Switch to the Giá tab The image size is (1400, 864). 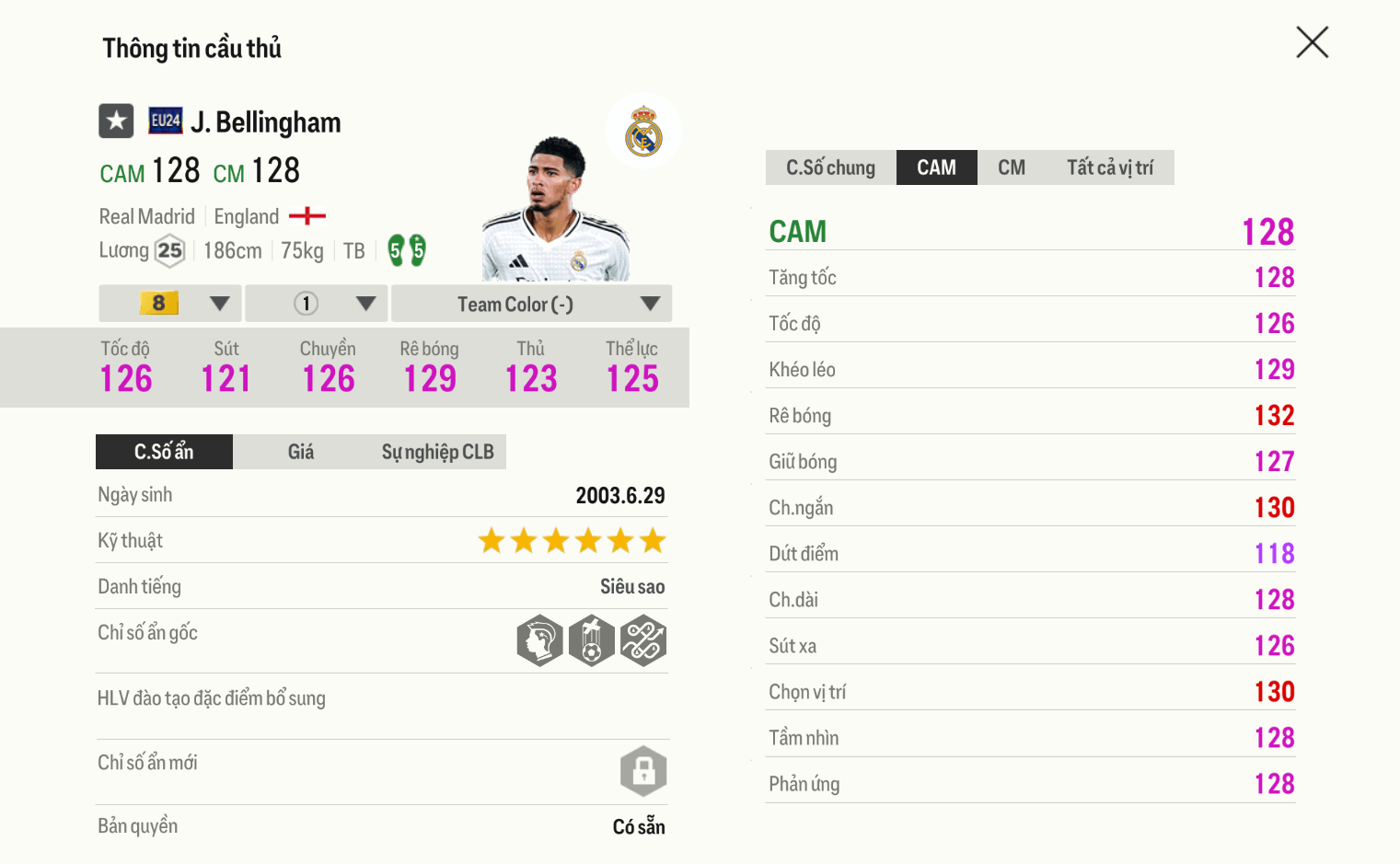pyautogui.click(x=300, y=452)
